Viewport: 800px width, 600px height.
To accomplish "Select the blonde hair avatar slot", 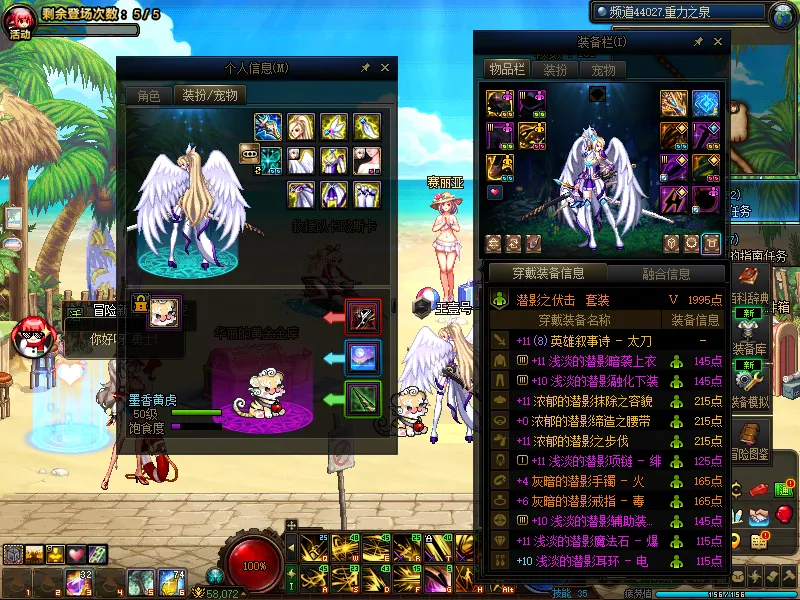I will pyautogui.click(x=301, y=127).
